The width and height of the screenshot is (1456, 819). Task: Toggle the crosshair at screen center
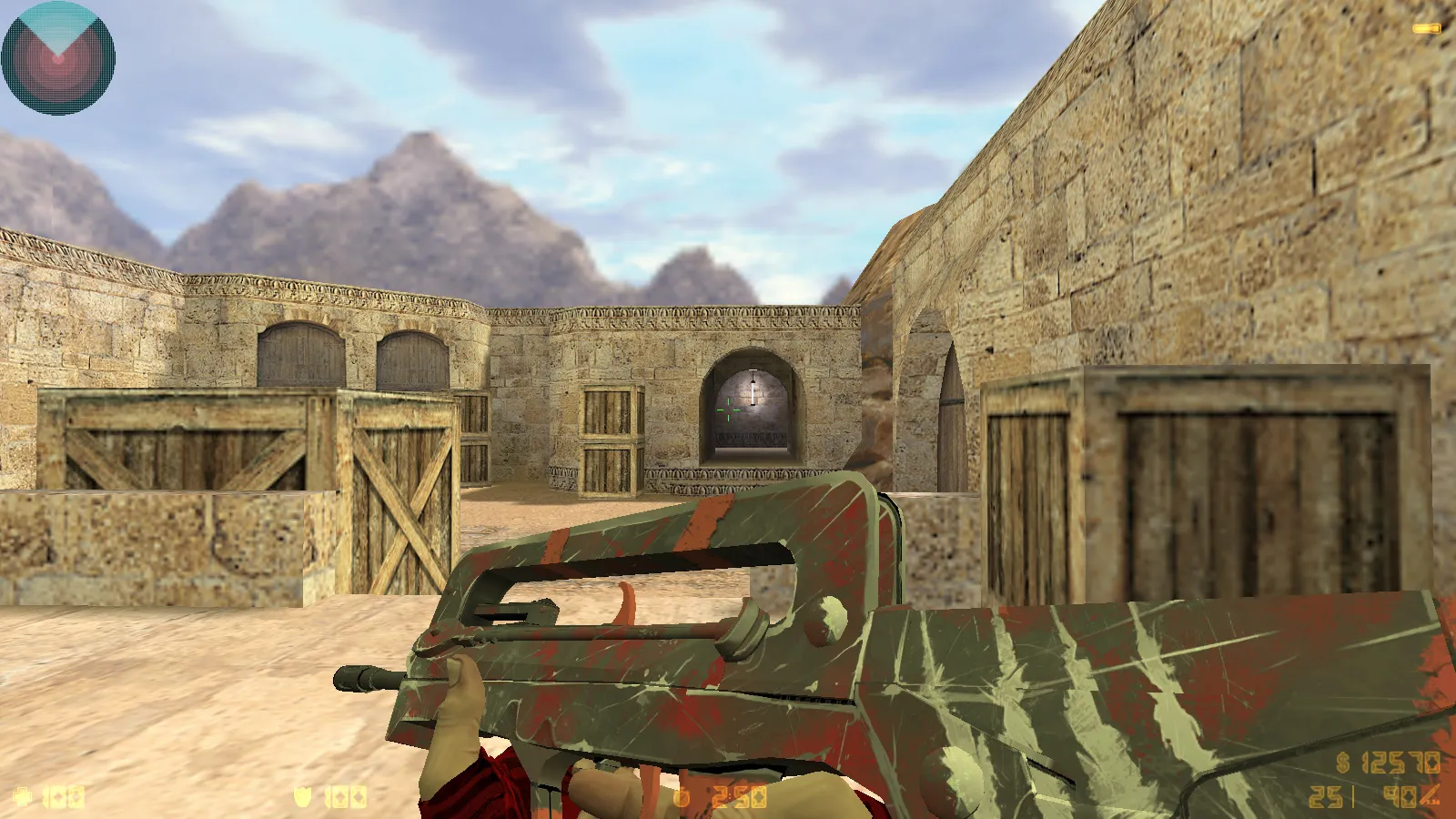pos(728,409)
